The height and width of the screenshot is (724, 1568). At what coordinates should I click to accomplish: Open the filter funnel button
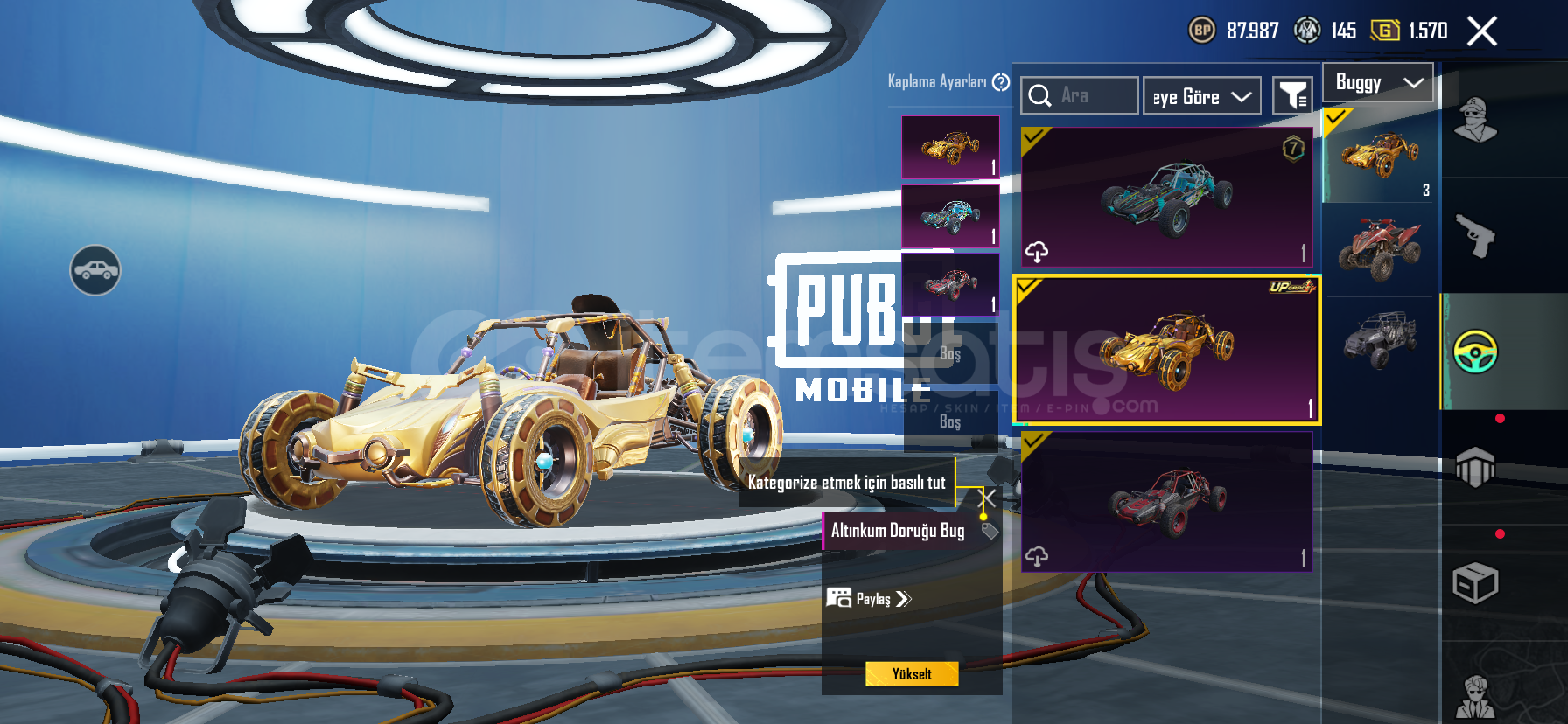[1292, 95]
